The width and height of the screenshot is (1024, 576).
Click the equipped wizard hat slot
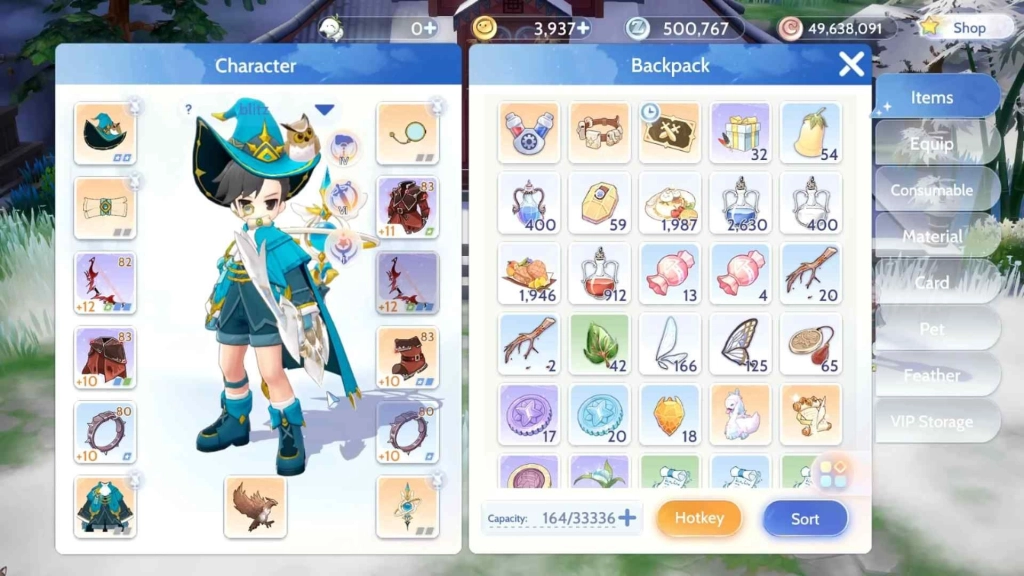[x=105, y=133]
